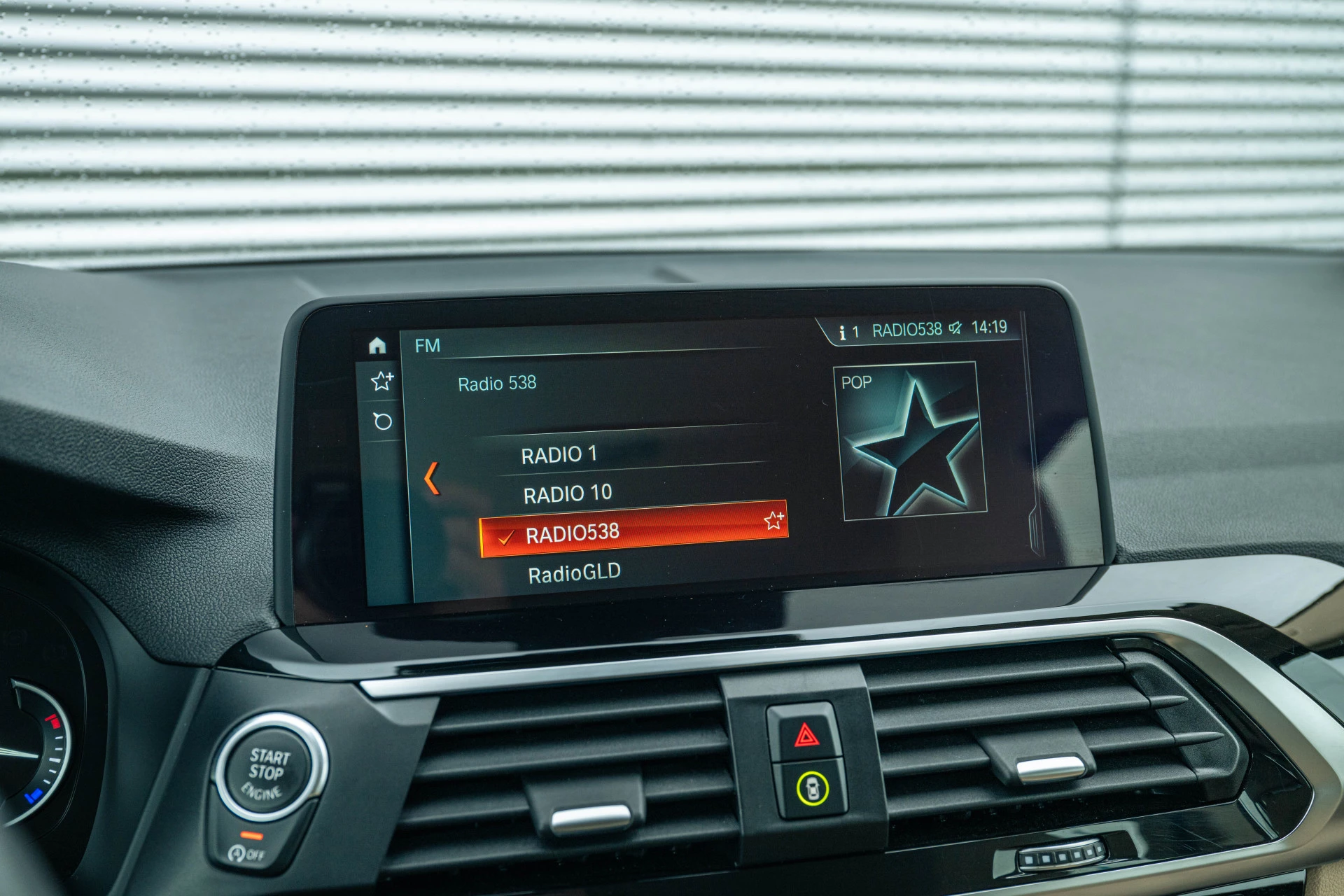Add RADIO538 to favorites via star
Viewport: 1344px width, 896px height.
(773, 520)
